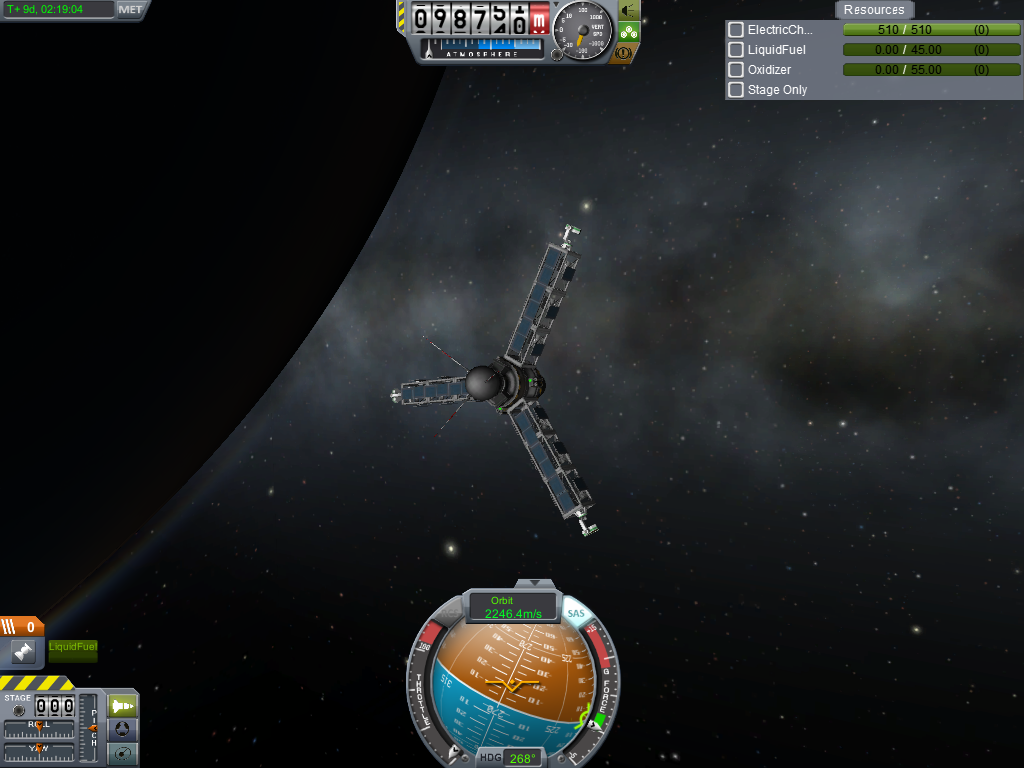Toggle the lights button beside altimeter
The width and height of the screenshot is (1024, 768).
[629, 10]
